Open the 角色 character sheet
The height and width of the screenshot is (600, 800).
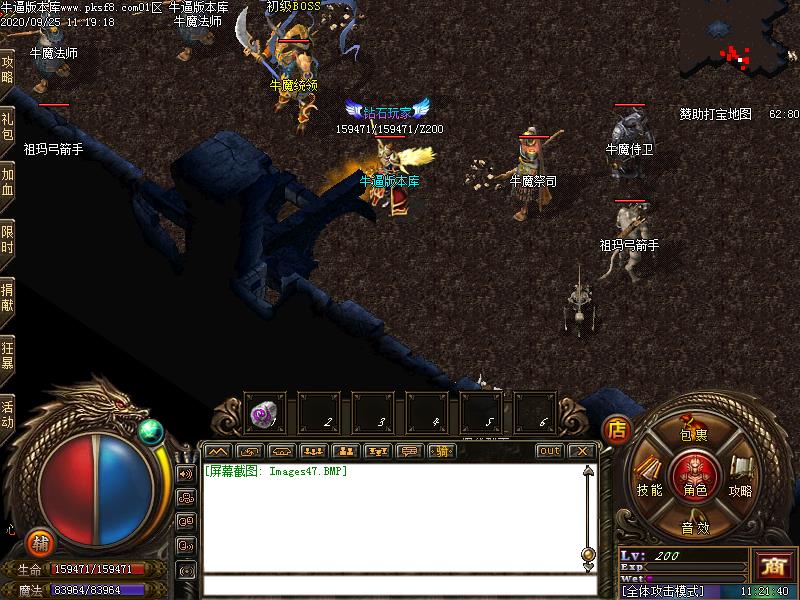pyautogui.click(x=694, y=476)
